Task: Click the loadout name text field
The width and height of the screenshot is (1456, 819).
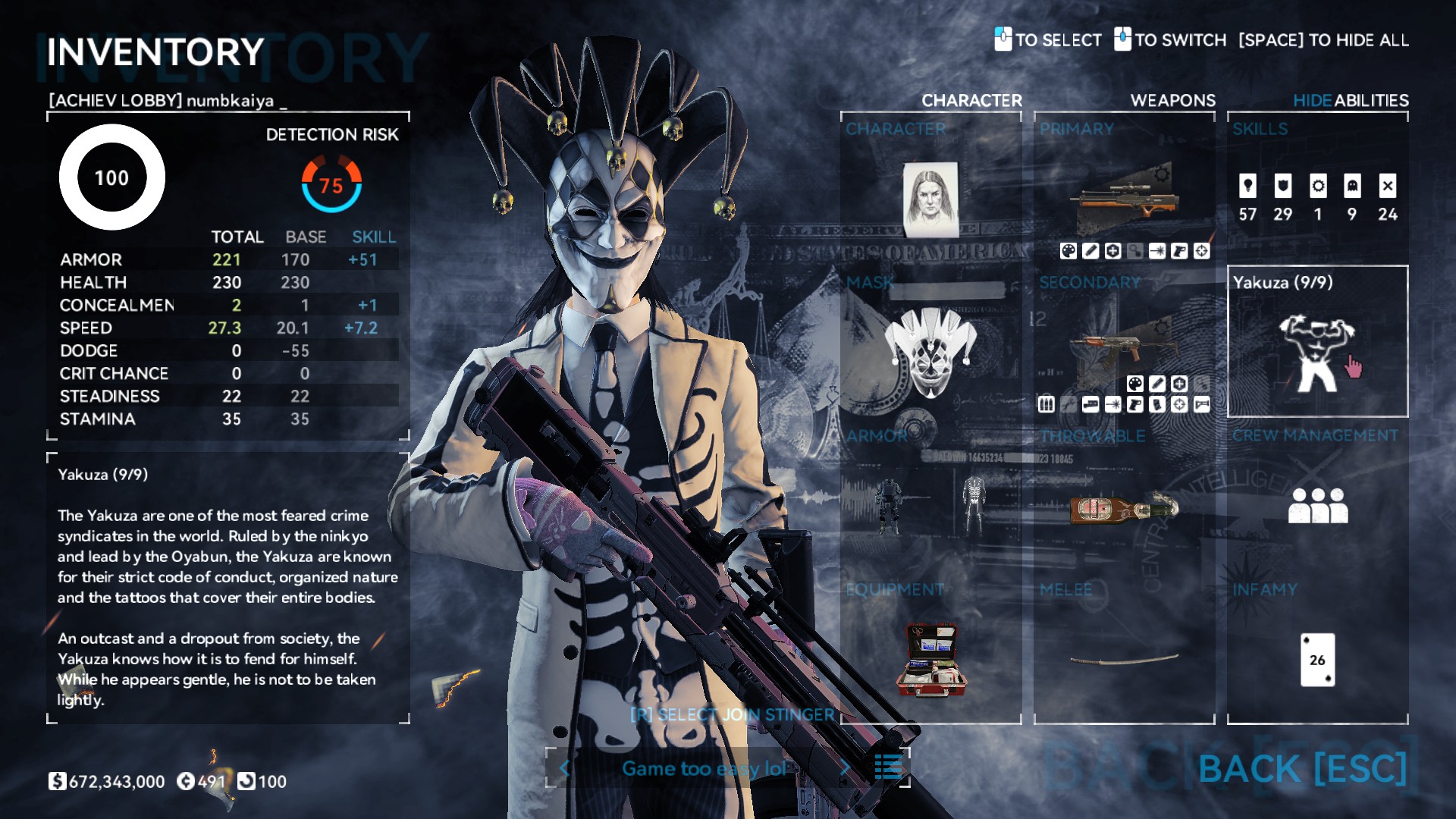Action: pyautogui.click(x=704, y=768)
